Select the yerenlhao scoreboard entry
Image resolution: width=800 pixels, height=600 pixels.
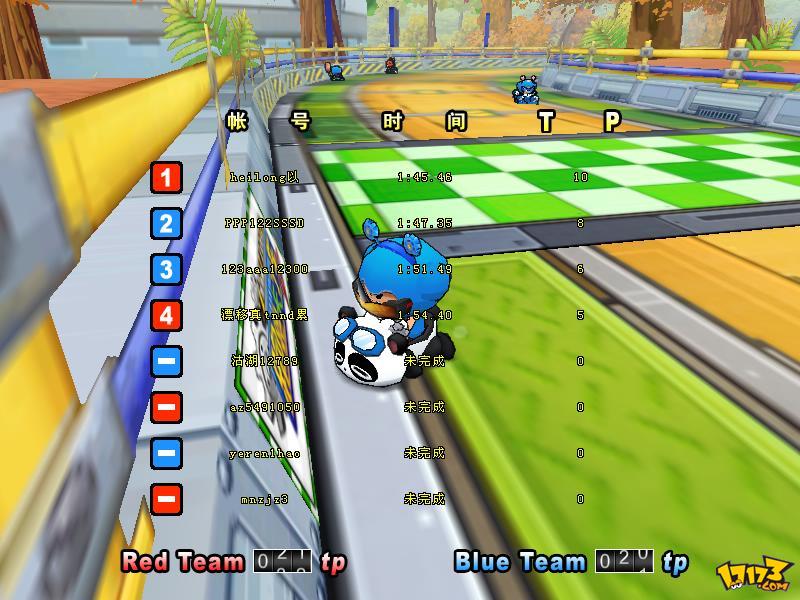click(264, 453)
